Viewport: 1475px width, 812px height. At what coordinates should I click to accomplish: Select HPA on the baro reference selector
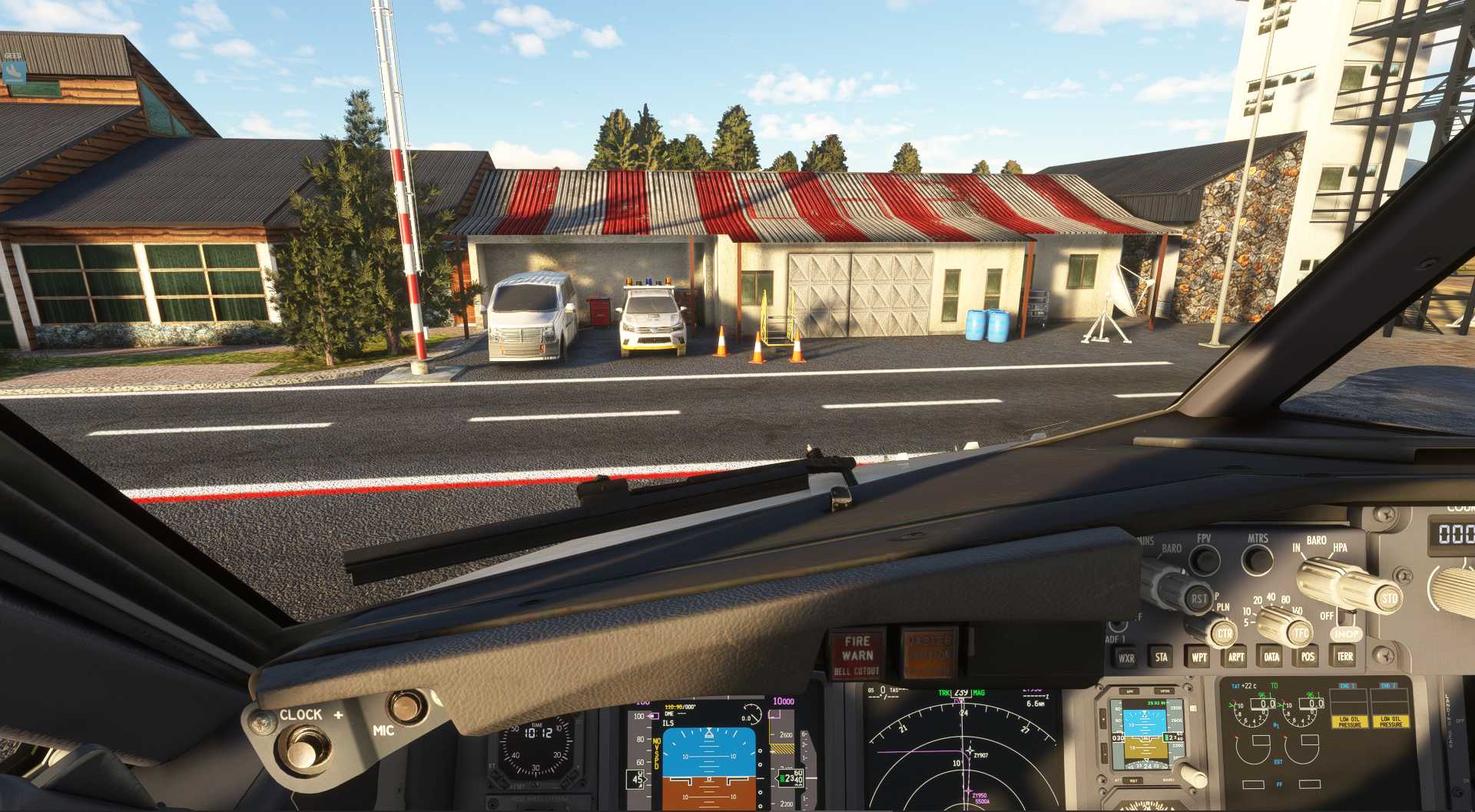click(x=1340, y=549)
